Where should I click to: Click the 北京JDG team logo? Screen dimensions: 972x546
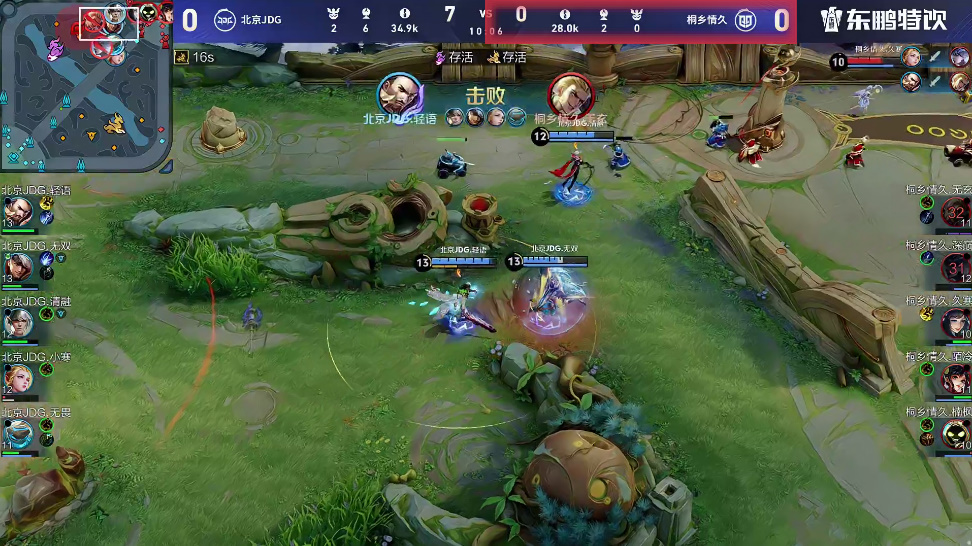click(225, 20)
